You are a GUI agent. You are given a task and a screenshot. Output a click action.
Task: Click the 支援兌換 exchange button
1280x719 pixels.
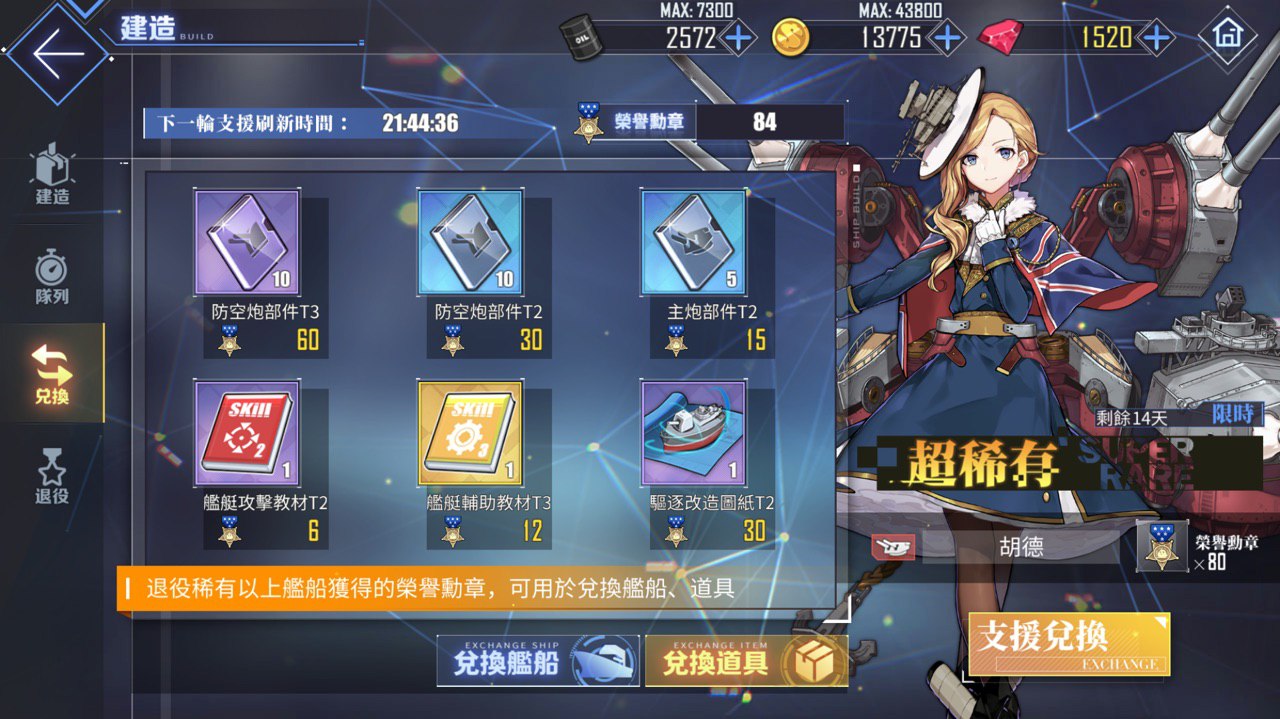[x=1068, y=644]
